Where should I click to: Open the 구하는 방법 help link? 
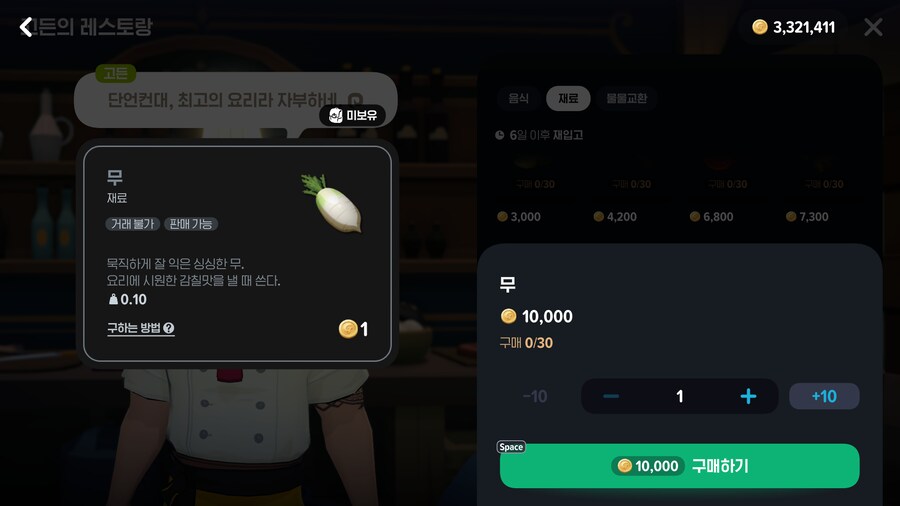click(x=141, y=328)
